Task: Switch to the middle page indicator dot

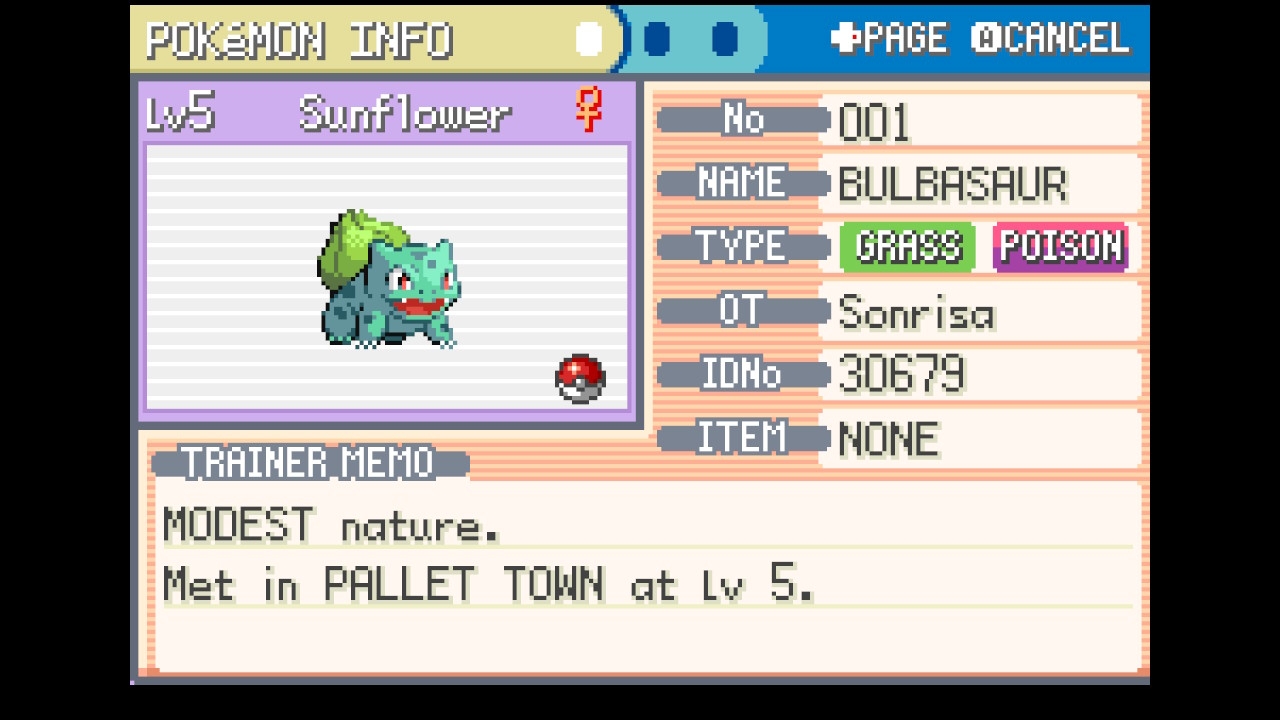Action: [x=657, y=40]
